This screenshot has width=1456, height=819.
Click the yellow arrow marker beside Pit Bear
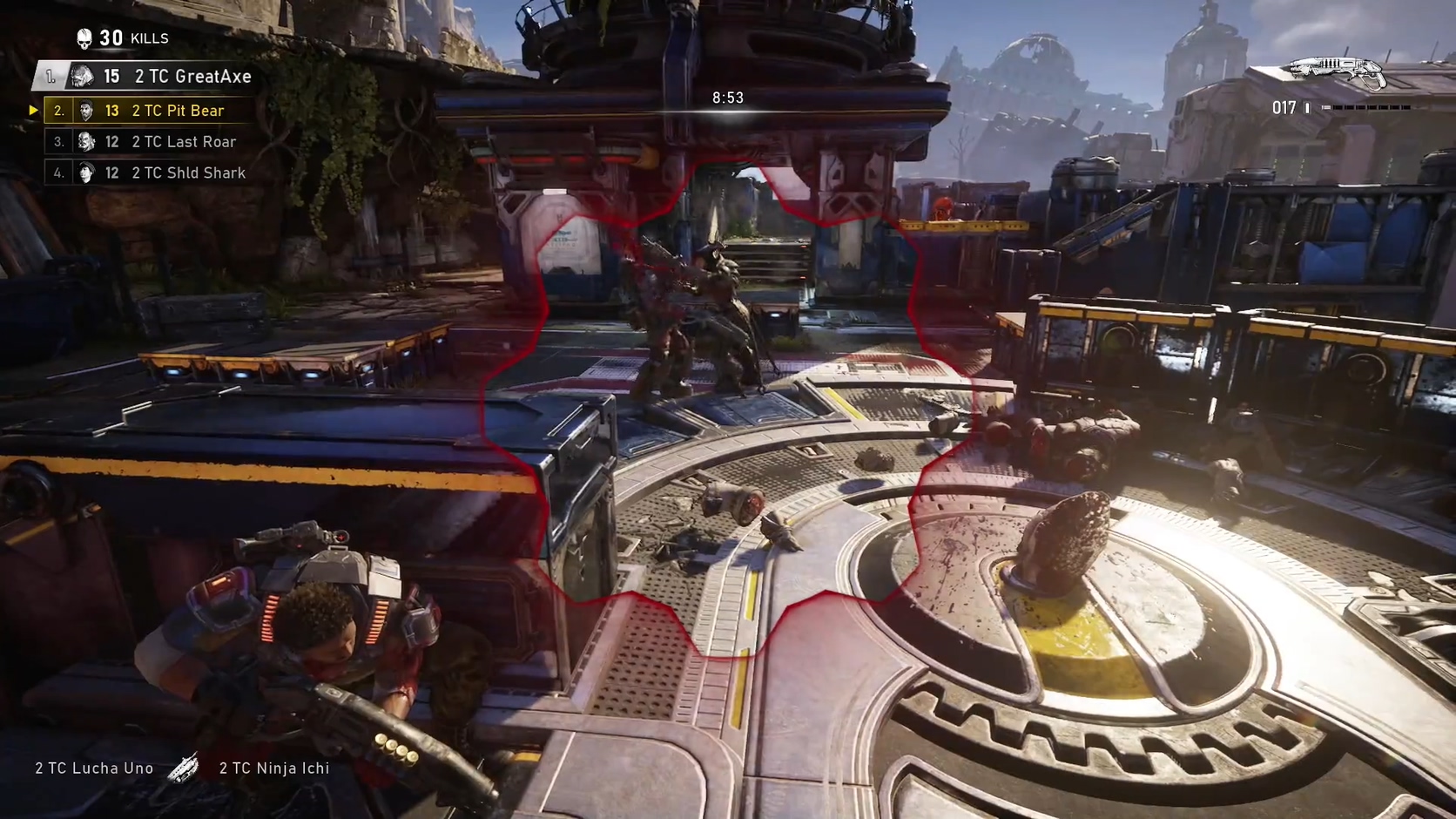click(34, 110)
